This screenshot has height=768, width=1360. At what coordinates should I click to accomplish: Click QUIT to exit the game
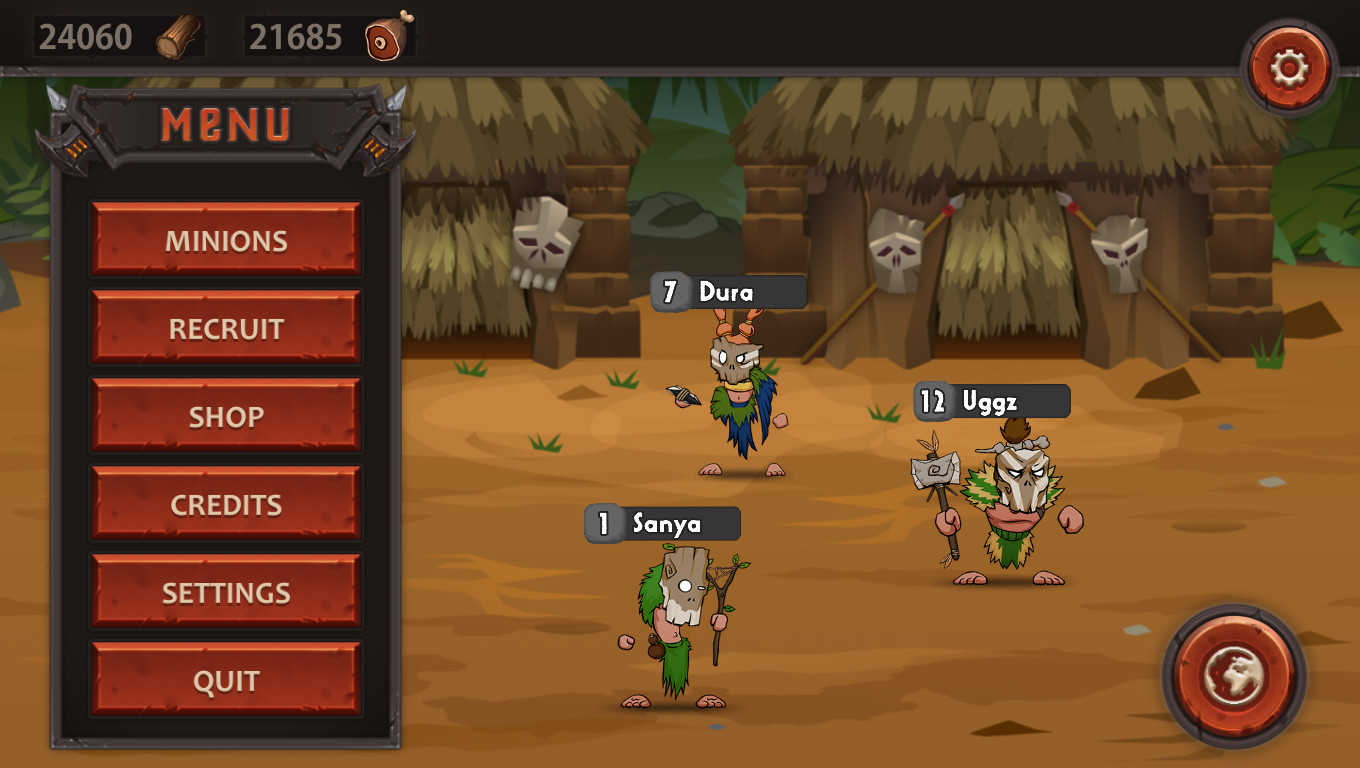(225, 680)
